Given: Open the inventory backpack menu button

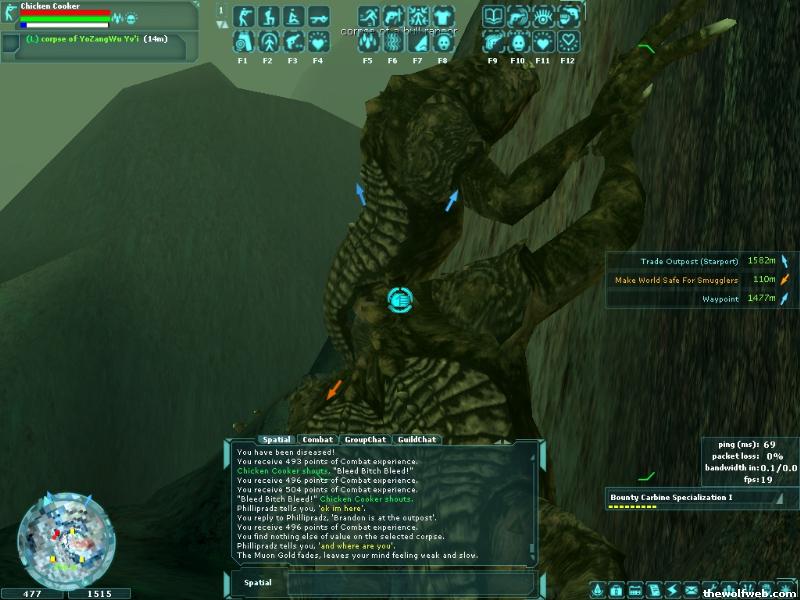Looking at the screenshot, I should pyautogui.click(x=617, y=589).
